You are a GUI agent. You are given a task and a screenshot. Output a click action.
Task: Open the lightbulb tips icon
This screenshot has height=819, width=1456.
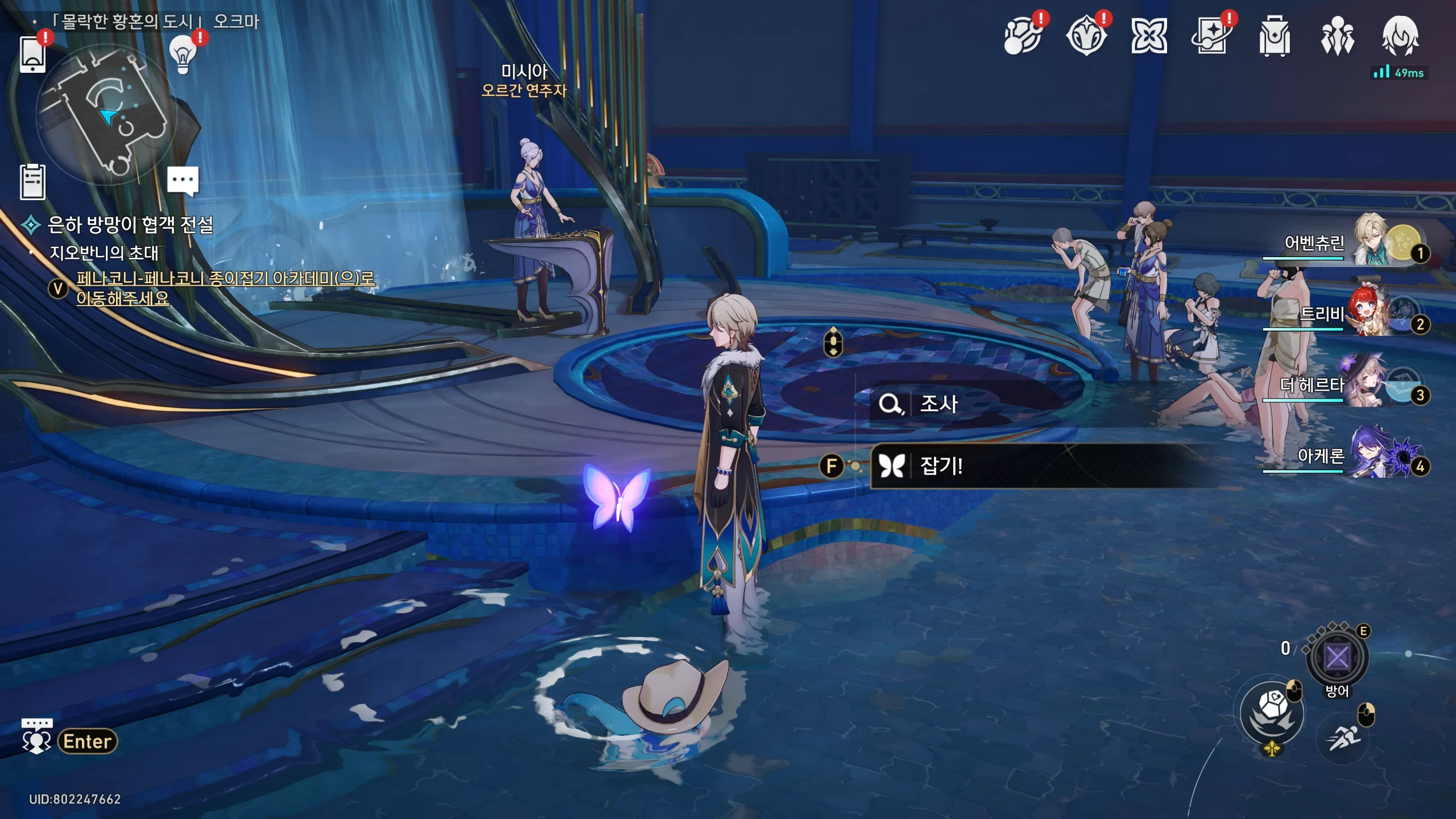point(183,55)
